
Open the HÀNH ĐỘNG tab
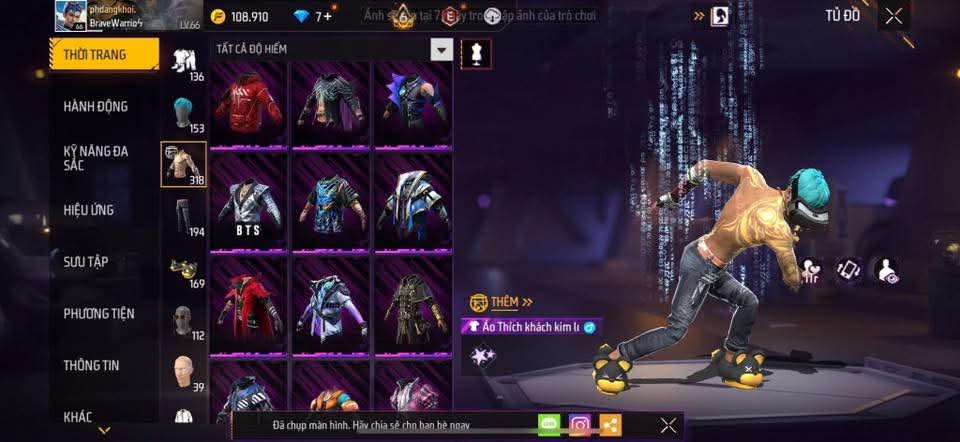[96, 107]
